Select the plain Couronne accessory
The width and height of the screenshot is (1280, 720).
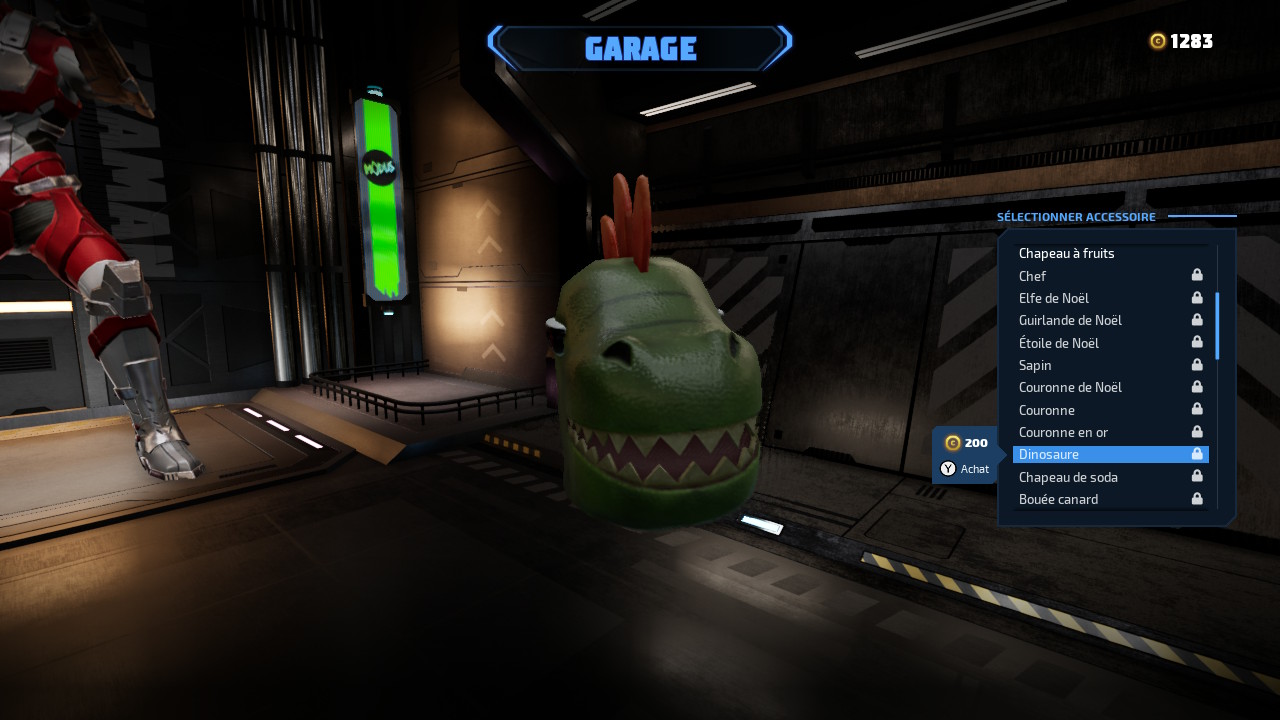coord(1047,410)
